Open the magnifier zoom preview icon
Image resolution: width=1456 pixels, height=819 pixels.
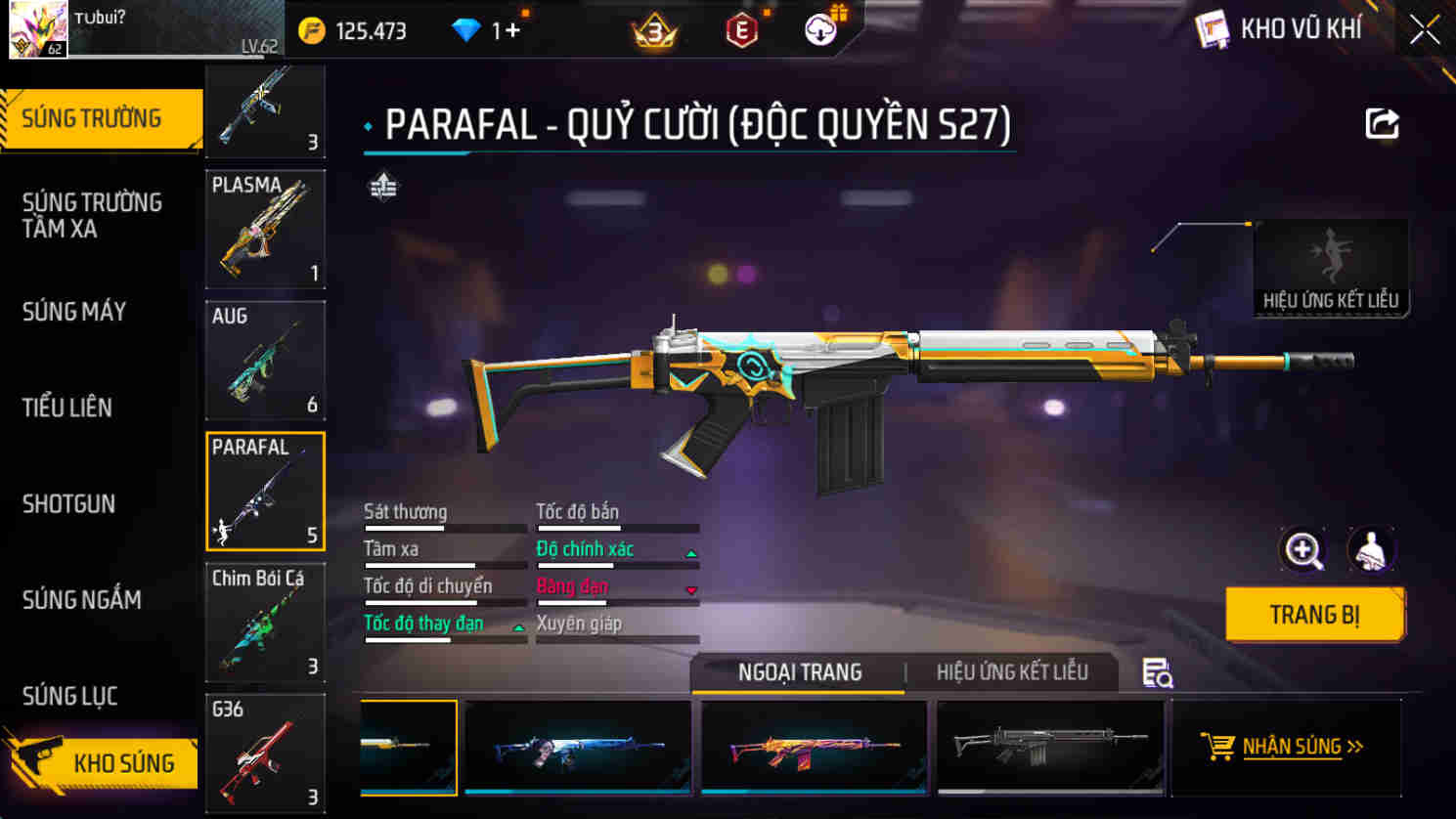1301,550
